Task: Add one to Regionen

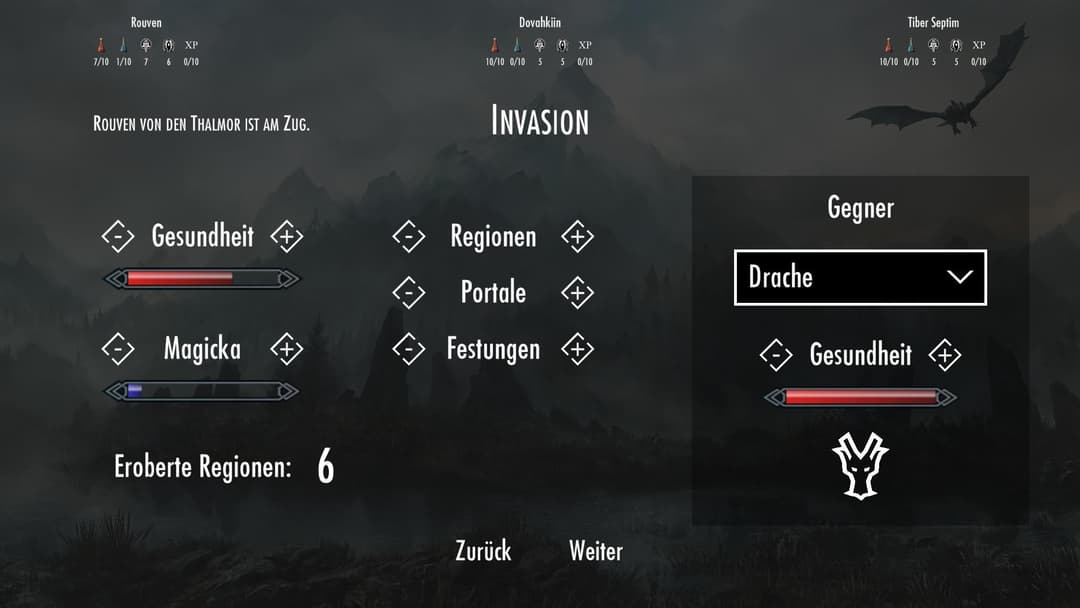Action: pyautogui.click(x=577, y=237)
